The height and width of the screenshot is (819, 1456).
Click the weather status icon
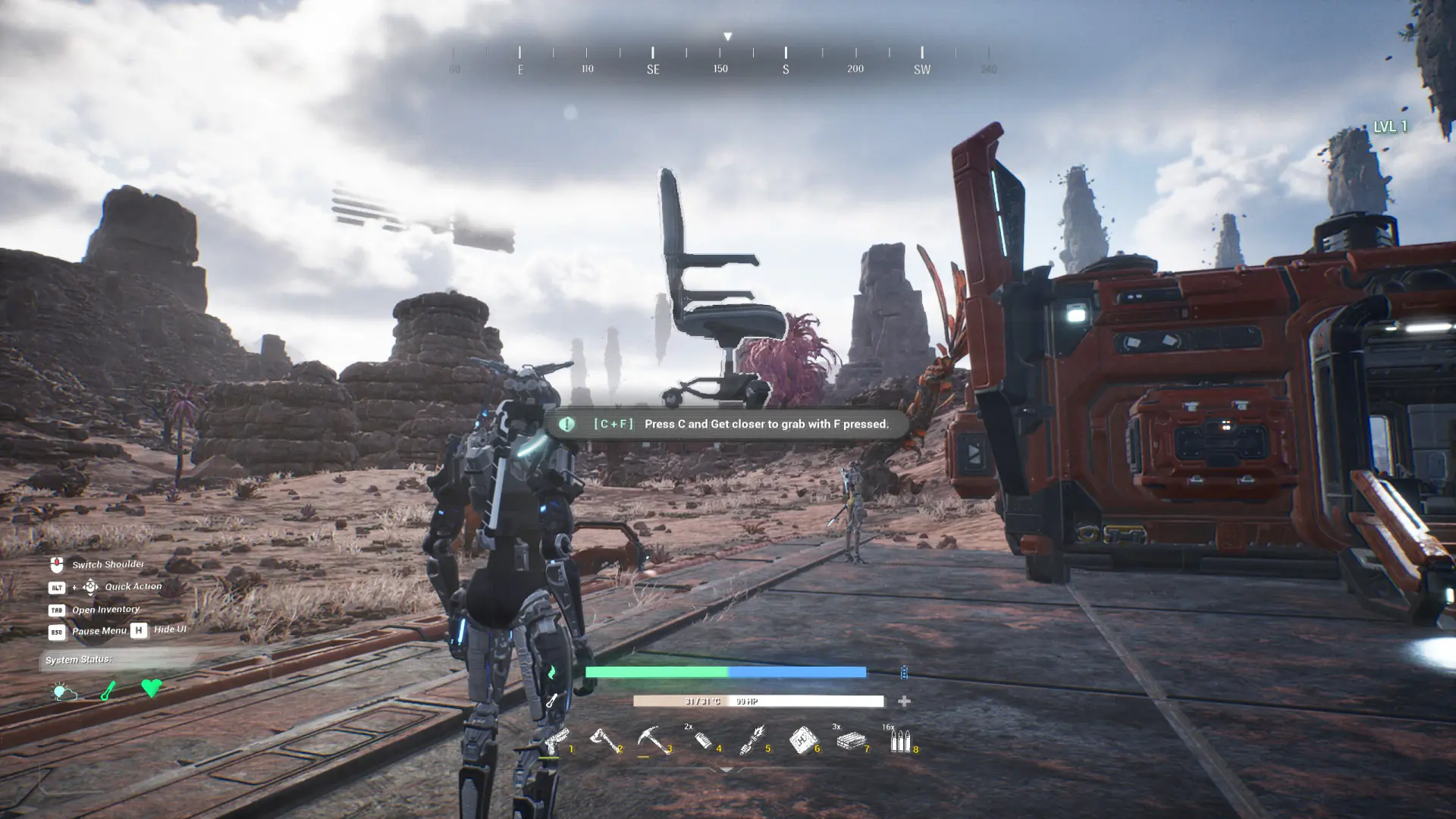(x=64, y=691)
